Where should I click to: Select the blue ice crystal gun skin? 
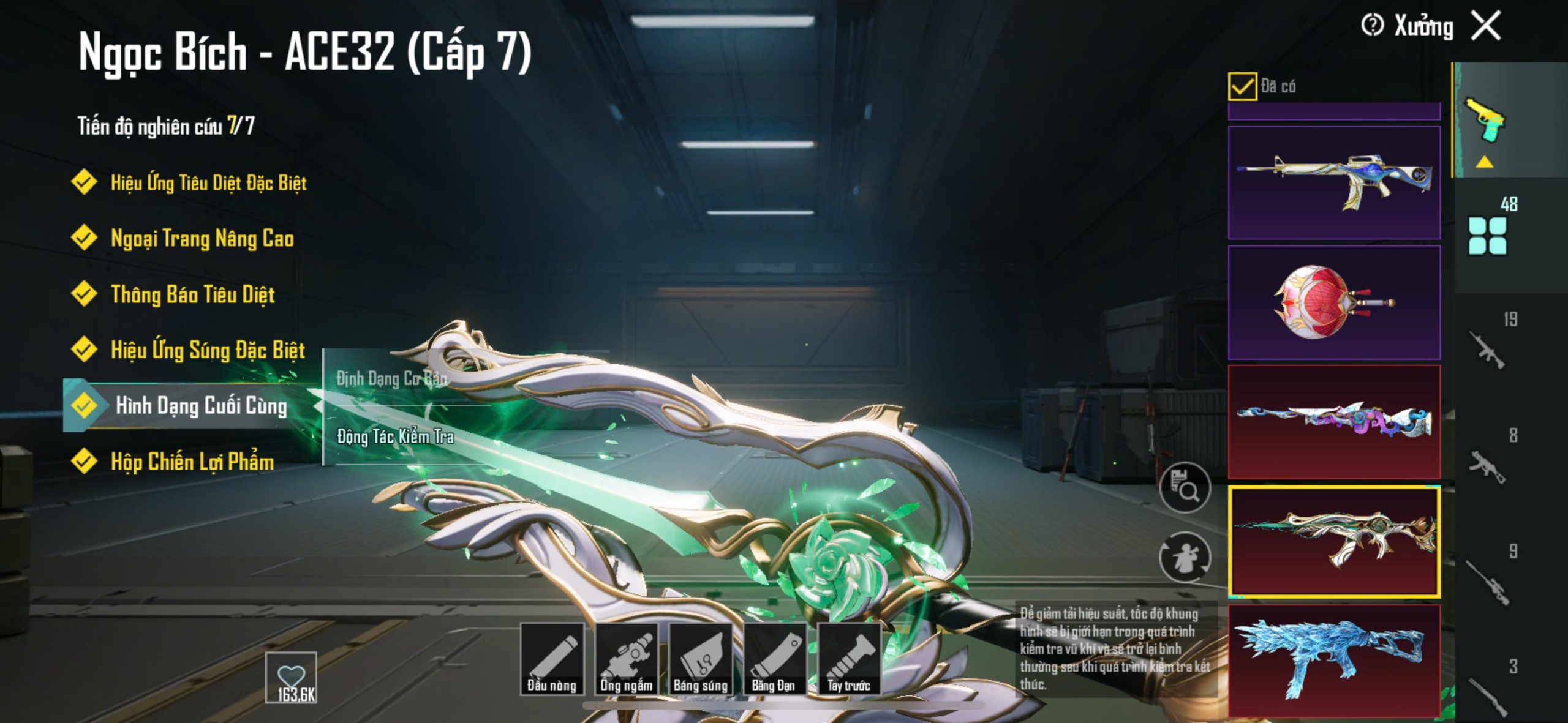click(x=1334, y=660)
